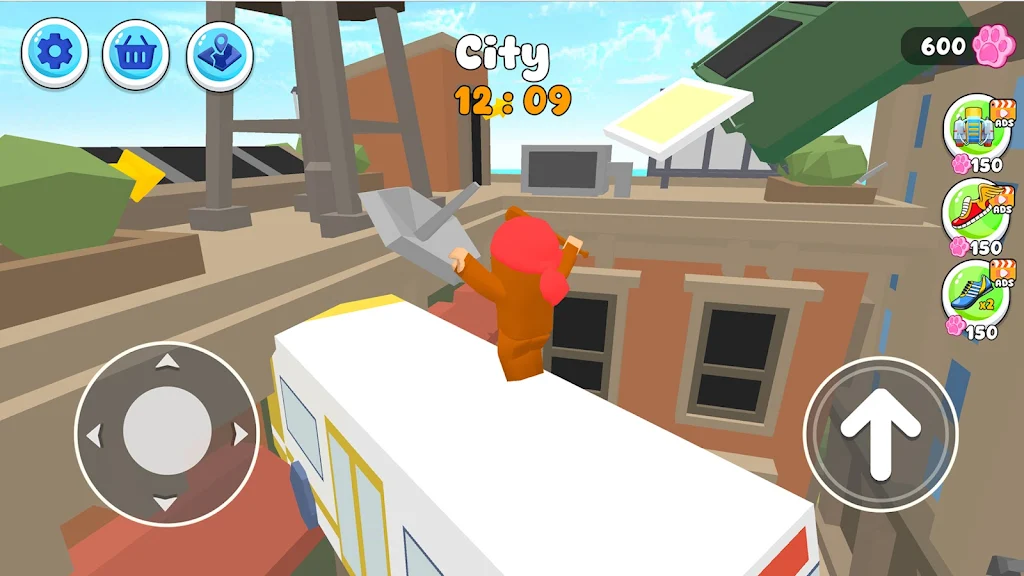Tap the pink paw coin counter
This screenshot has height=576, width=1024.
tap(958, 46)
